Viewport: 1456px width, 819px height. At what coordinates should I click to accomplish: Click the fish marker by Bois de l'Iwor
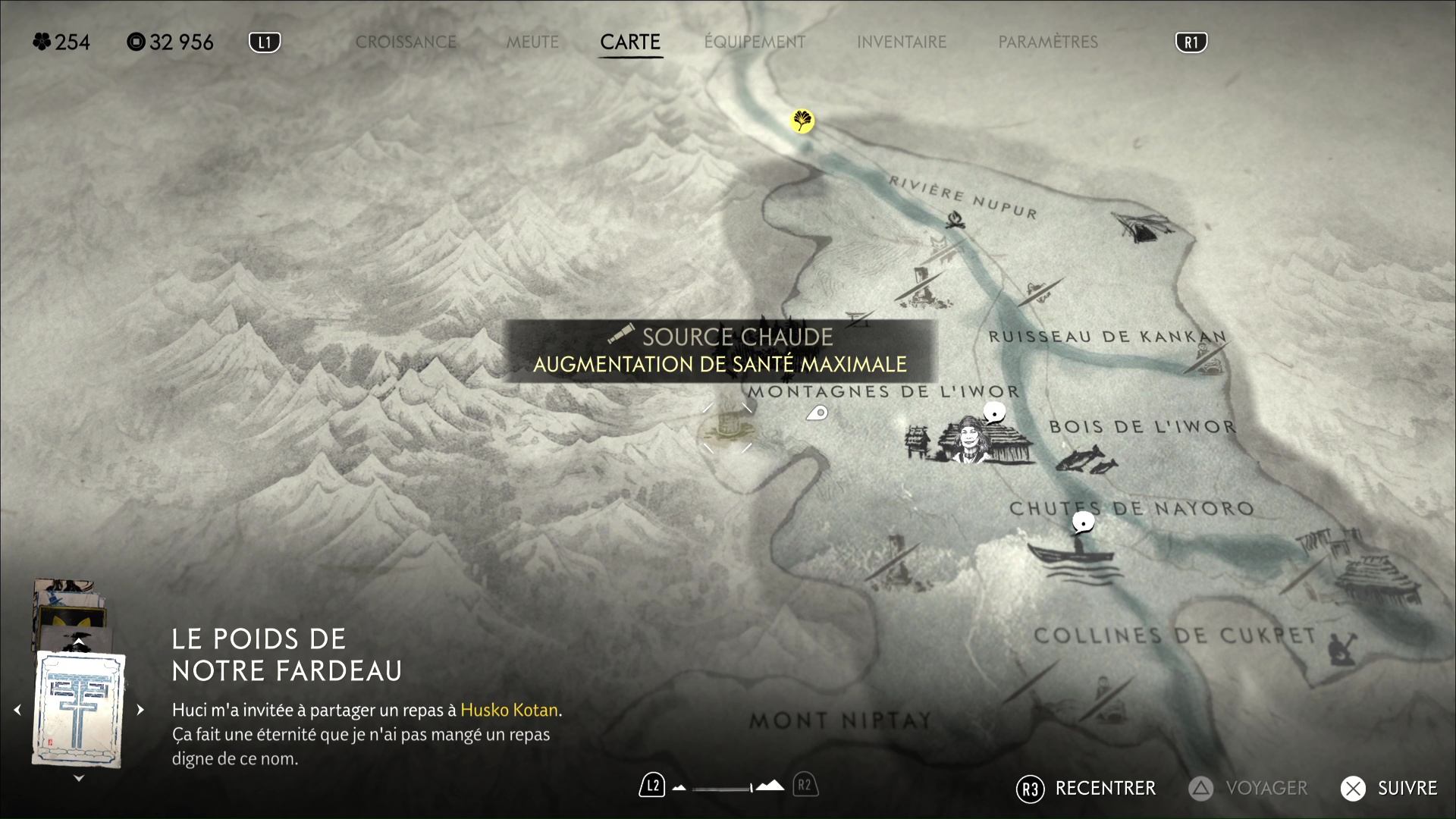(x=1086, y=460)
